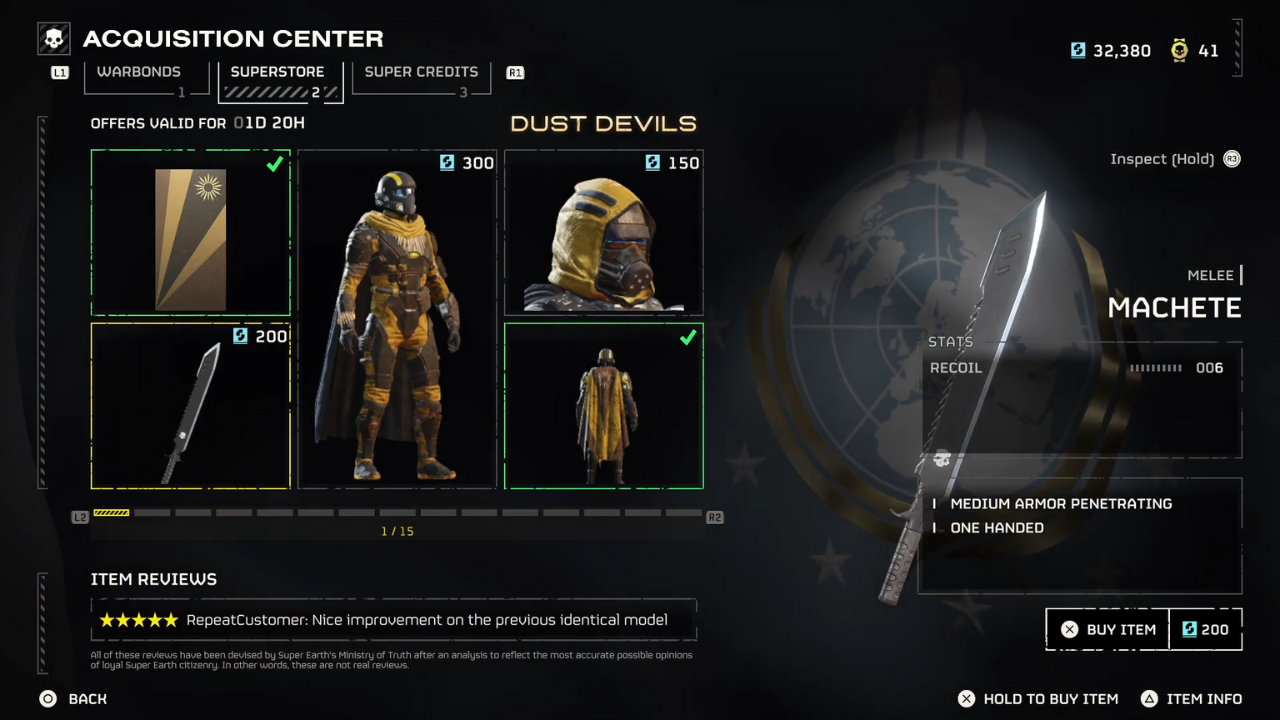The width and height of the screenshot is (1280, 720).
Task: Pick the Machete tile priced 200
Action: coord(190,405)
